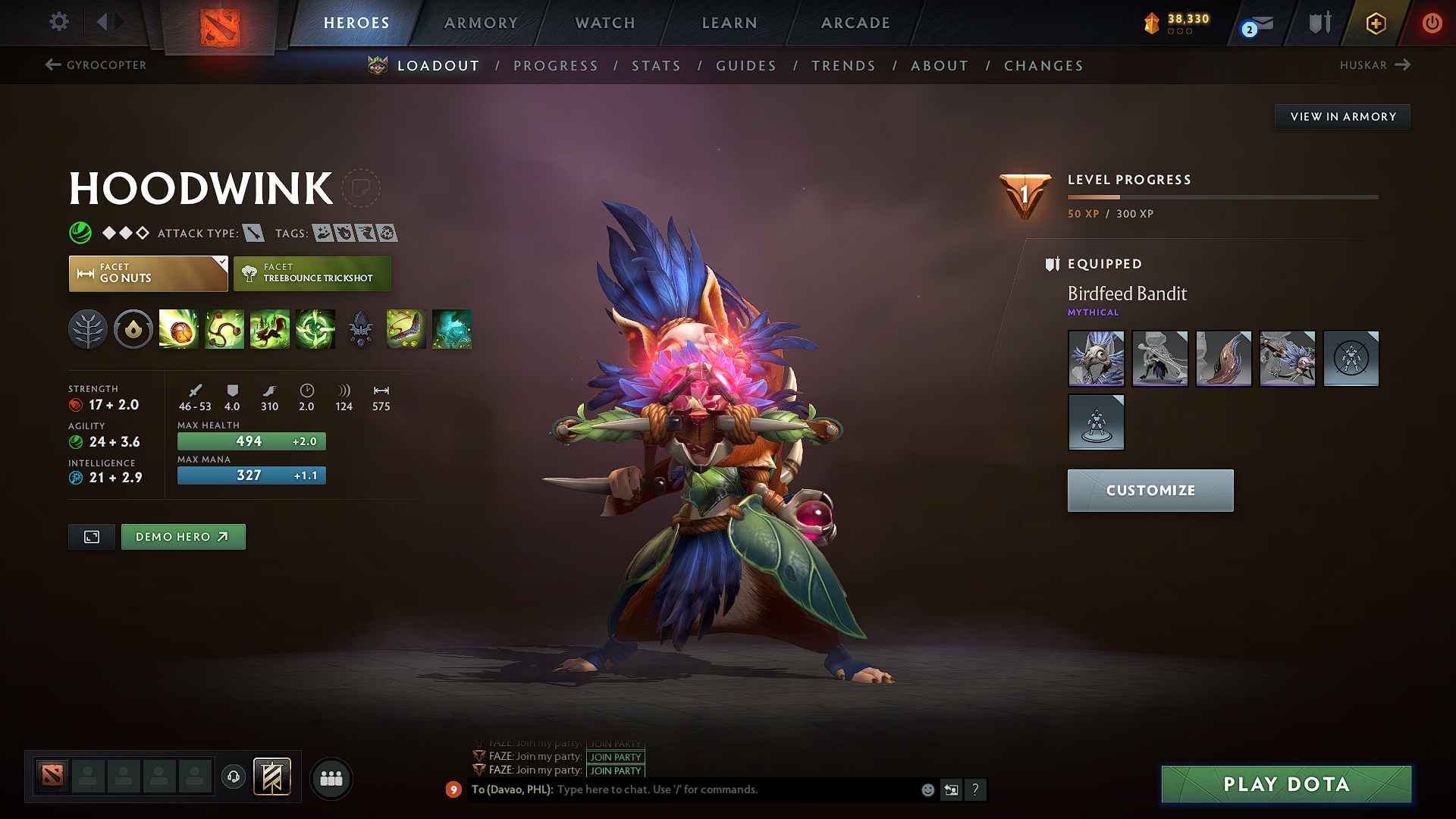
Task: Switch to the Armory tab
Action: 481,23
